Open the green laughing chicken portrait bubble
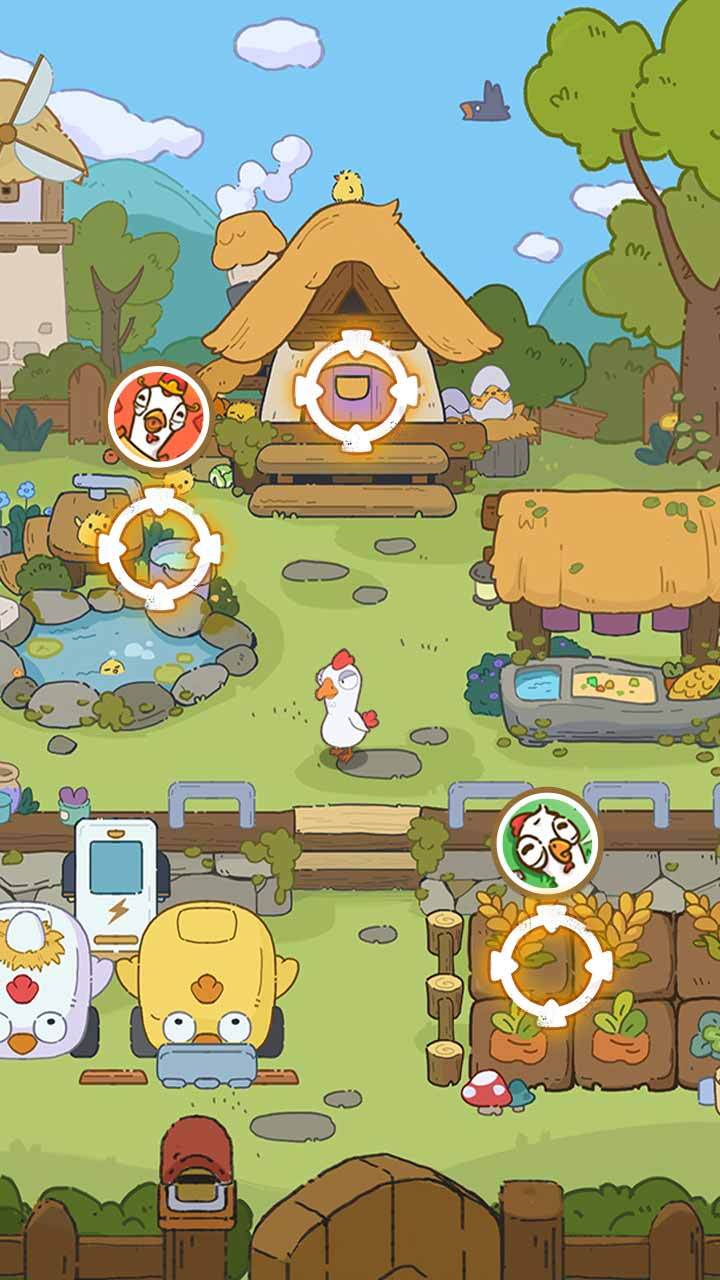 (546, 840)
